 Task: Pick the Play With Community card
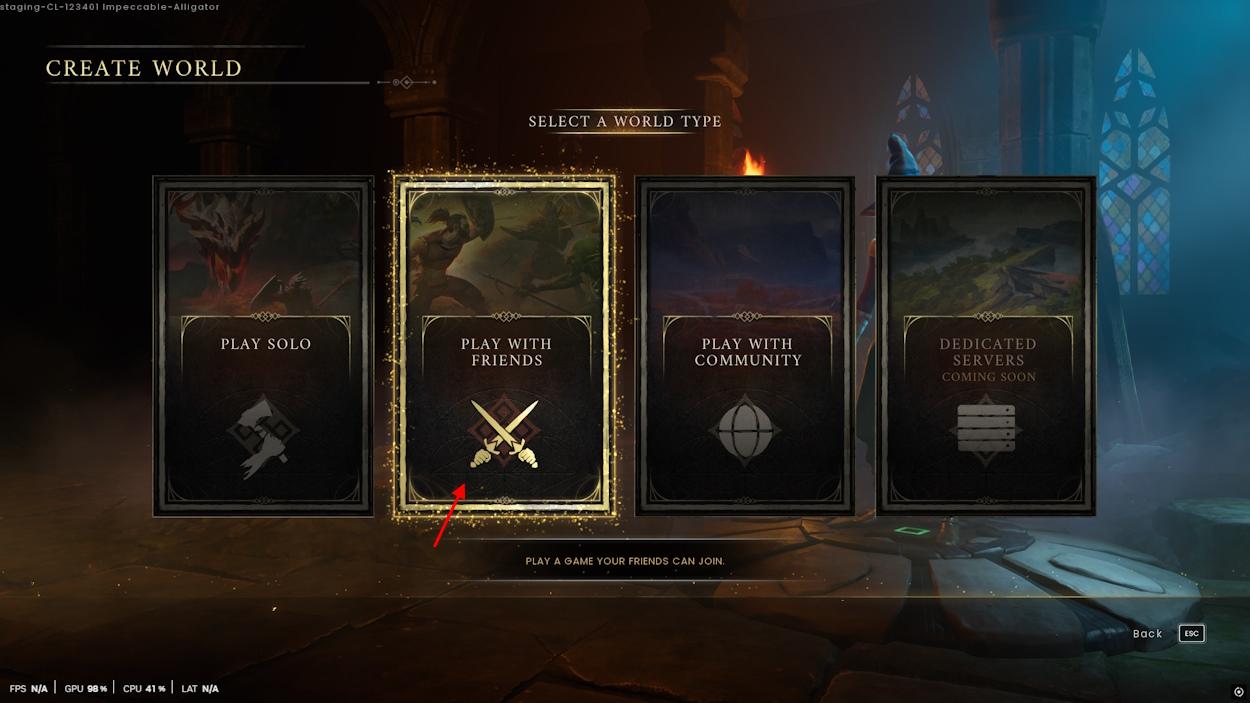coord(746,346)
